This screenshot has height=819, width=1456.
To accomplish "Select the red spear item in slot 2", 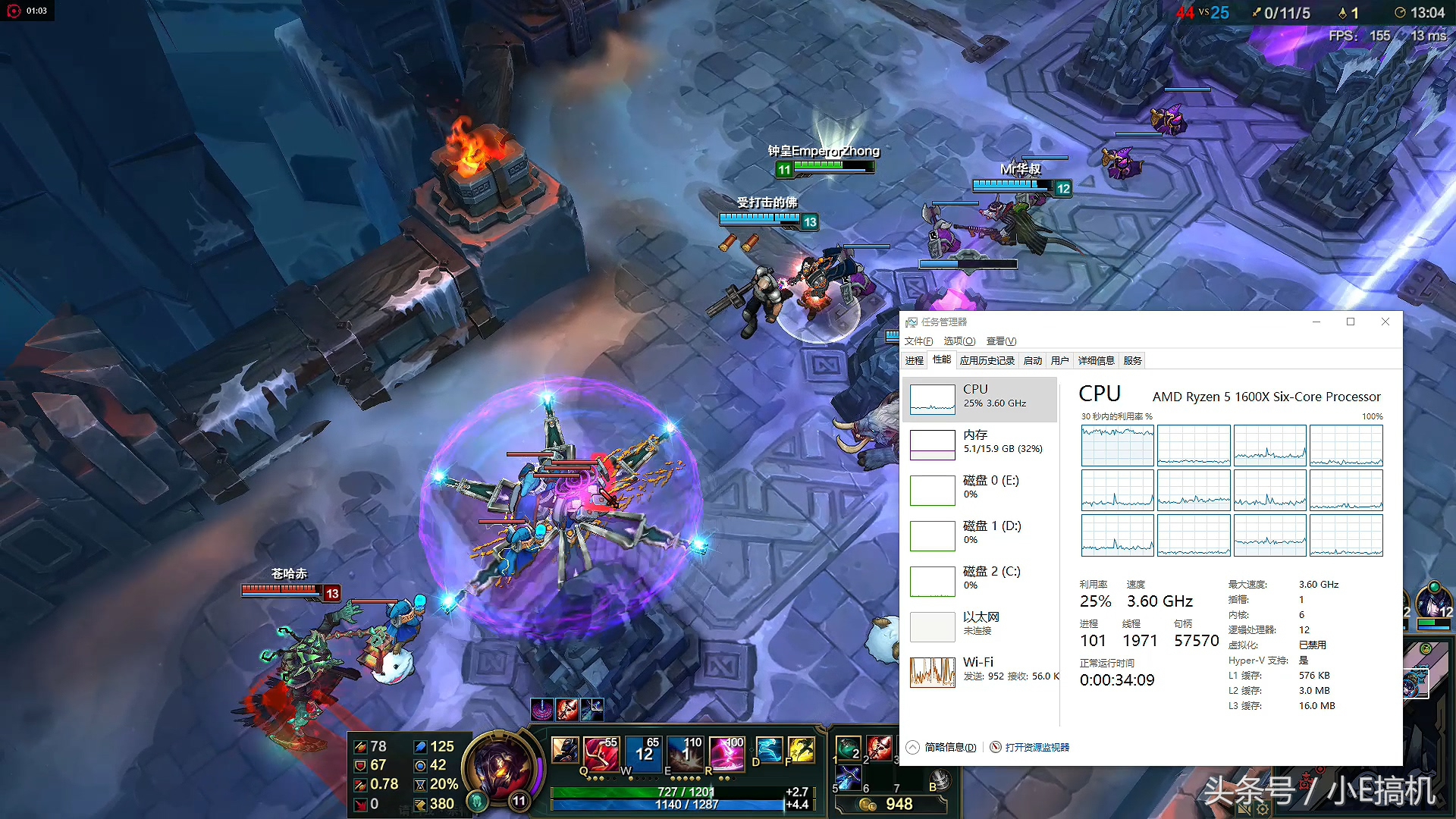I will pos(880,748).
